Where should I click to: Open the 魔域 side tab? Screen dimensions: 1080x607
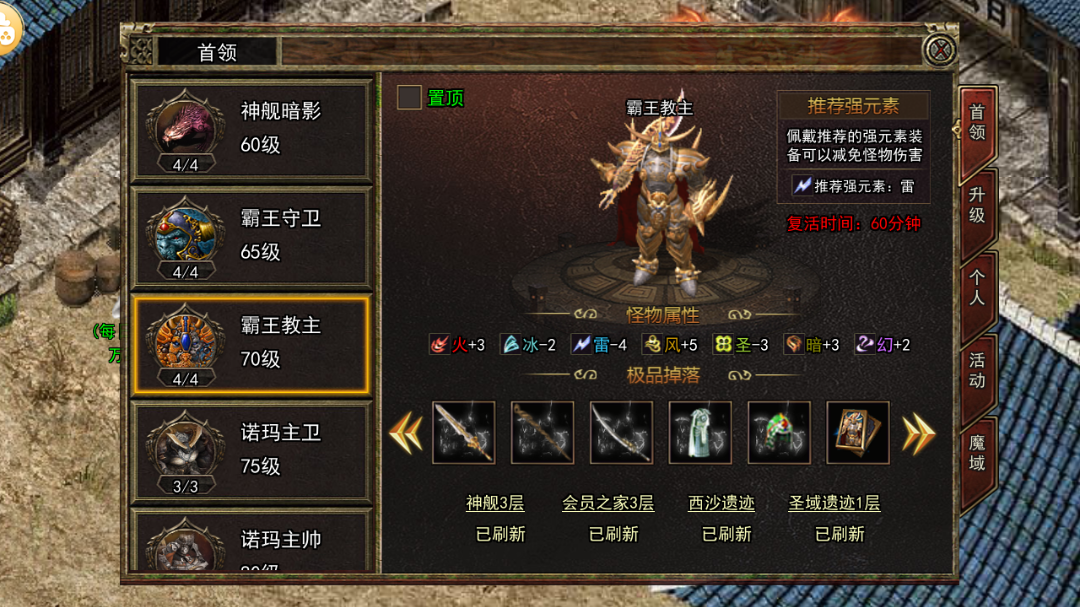tap(977, 452)
